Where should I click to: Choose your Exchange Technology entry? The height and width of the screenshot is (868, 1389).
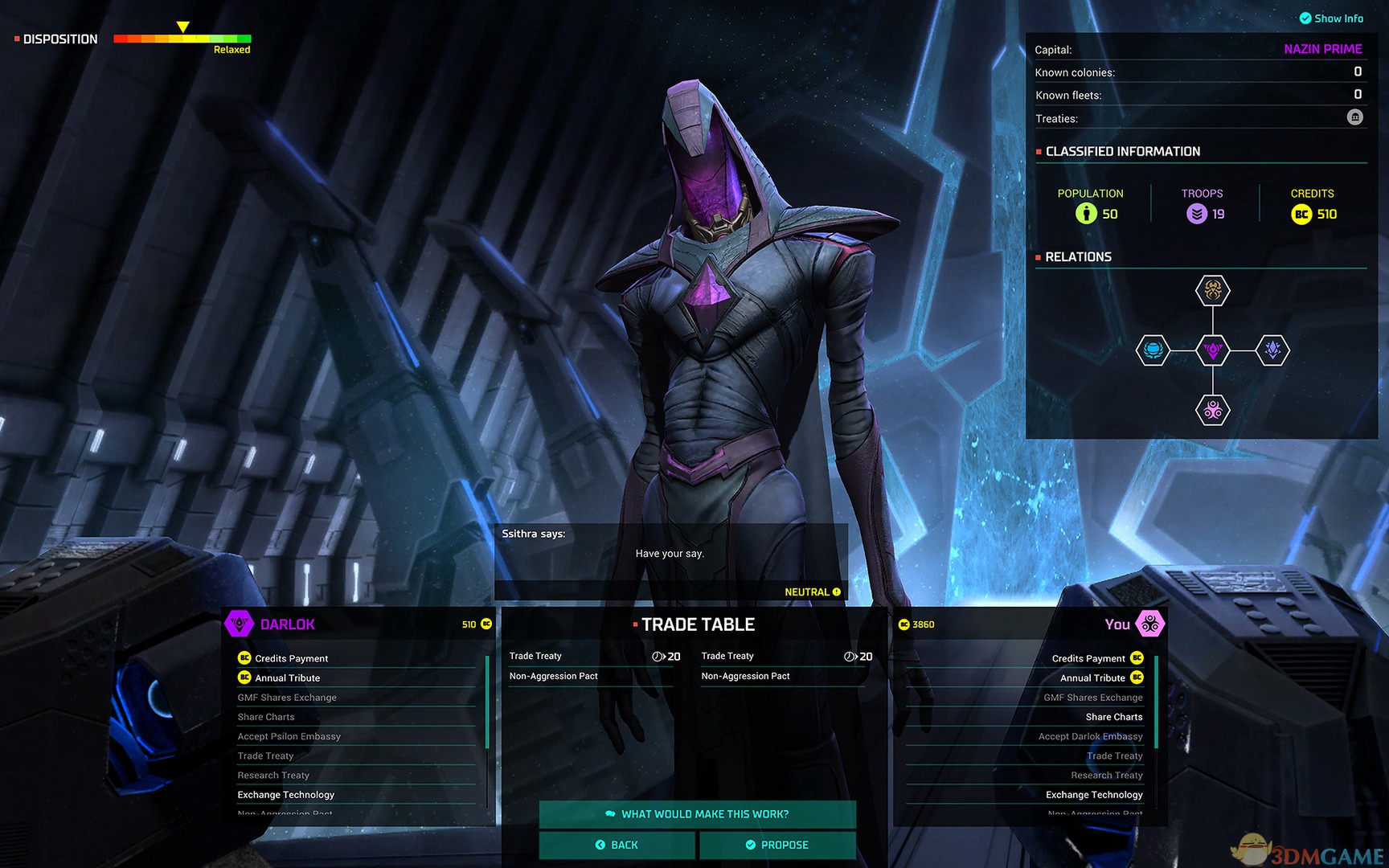click(x=1094, y=795)
